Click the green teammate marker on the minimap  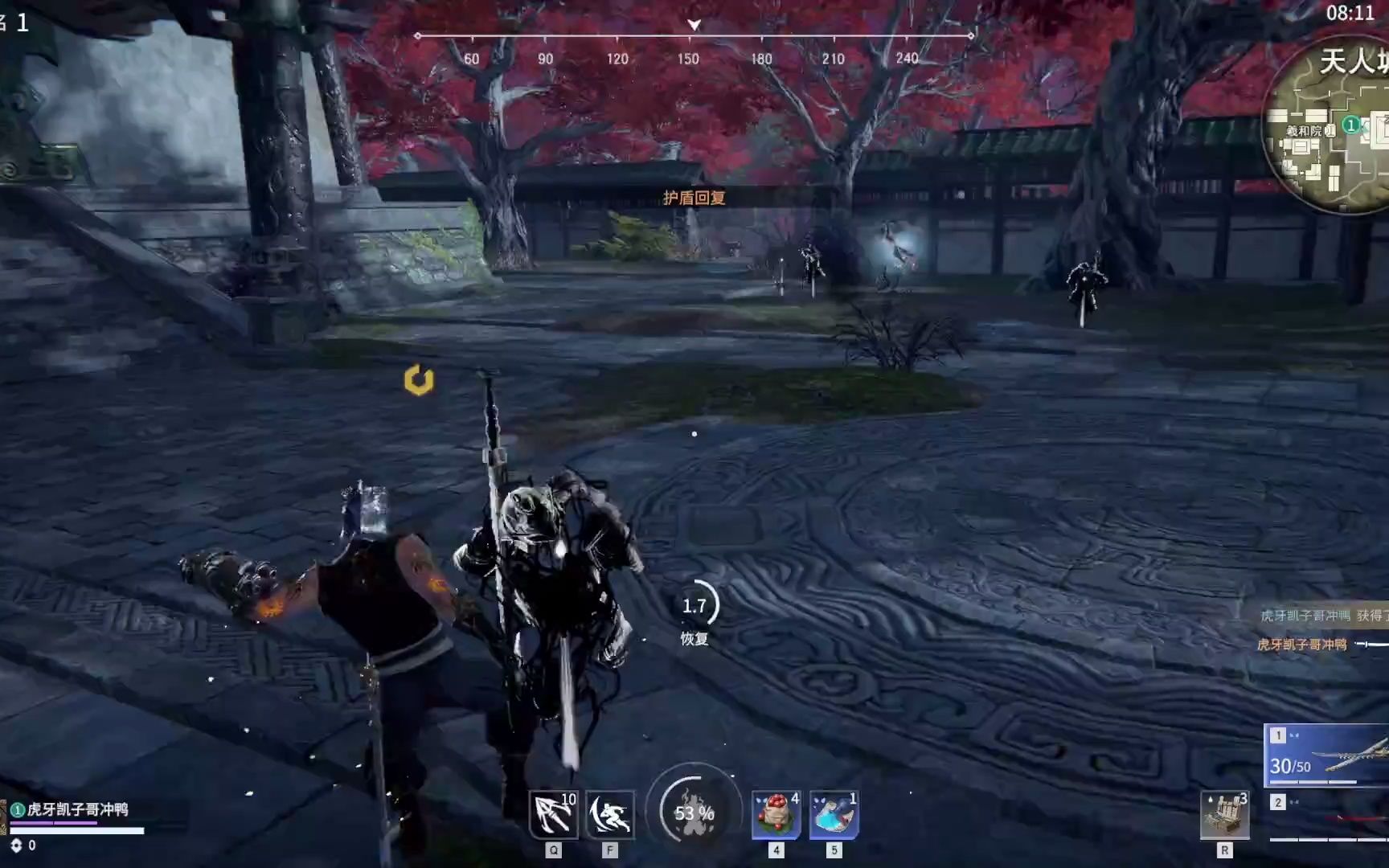(x=1352, y=125)
